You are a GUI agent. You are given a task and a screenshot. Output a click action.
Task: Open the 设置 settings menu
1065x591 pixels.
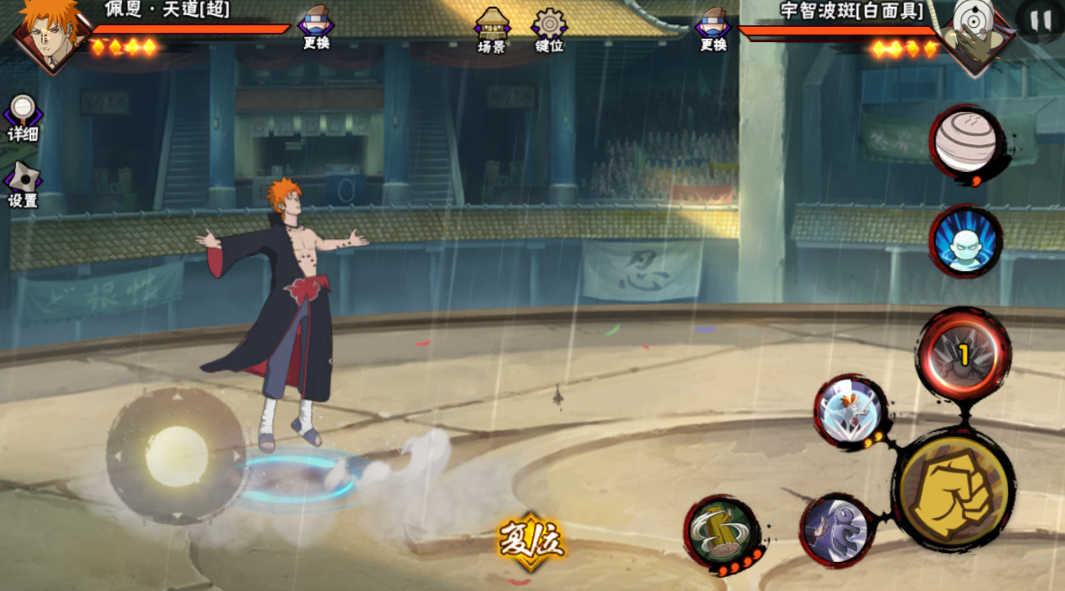[x=22, y=184]
